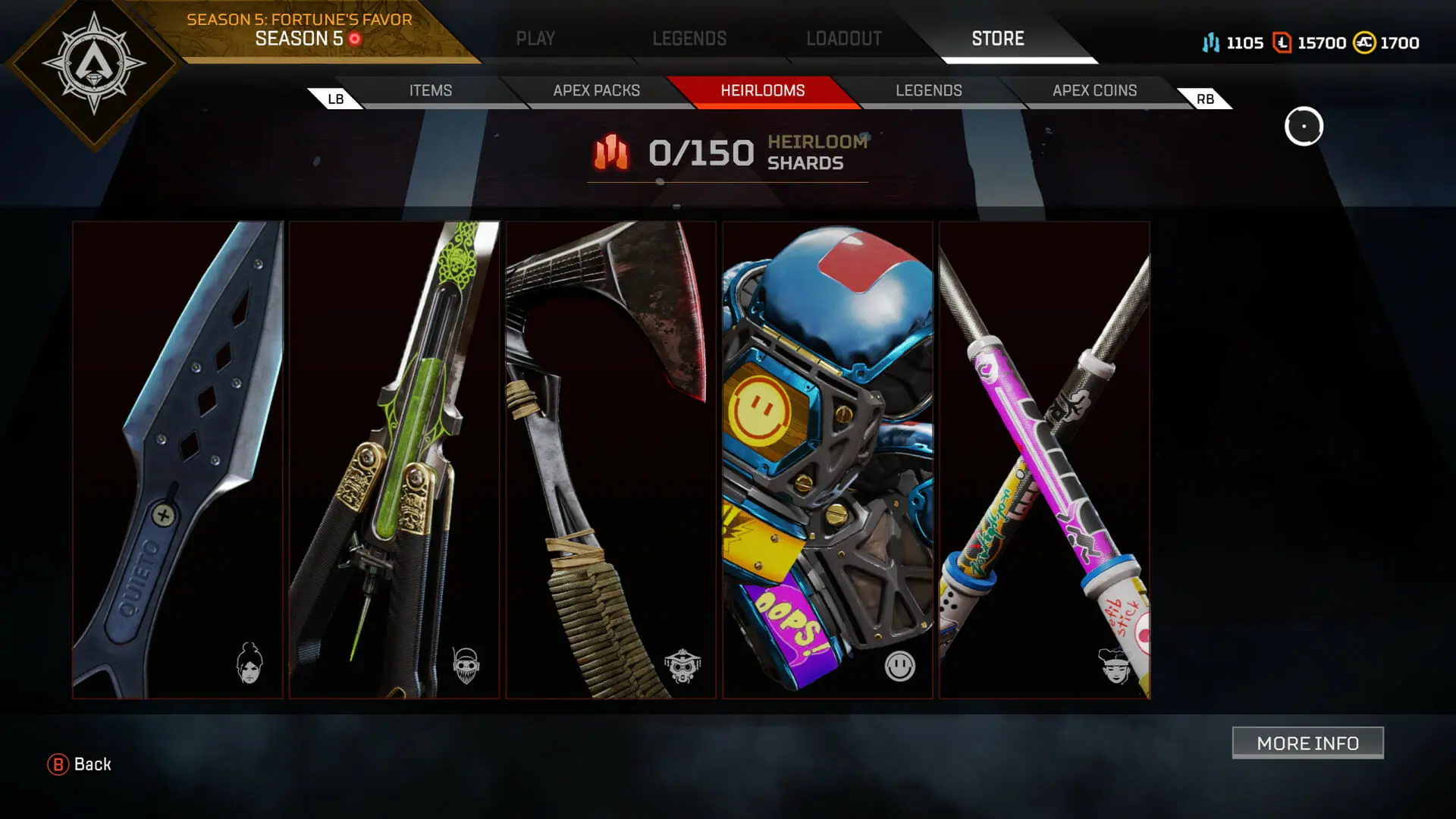Choose Wraith's kunai heirloom card

coord(177,460)
